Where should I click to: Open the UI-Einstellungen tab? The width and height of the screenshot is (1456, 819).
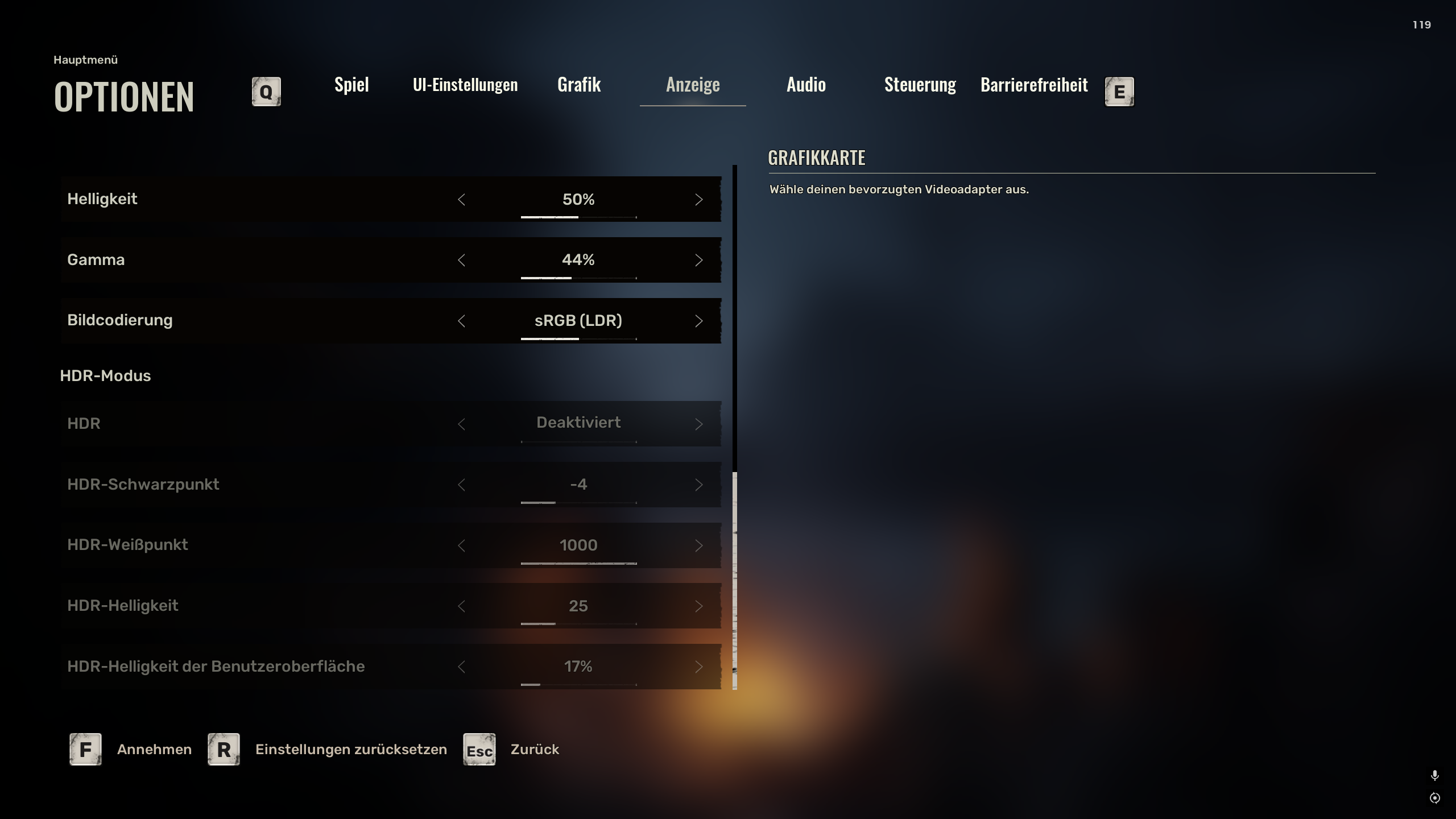click(465, 85)
